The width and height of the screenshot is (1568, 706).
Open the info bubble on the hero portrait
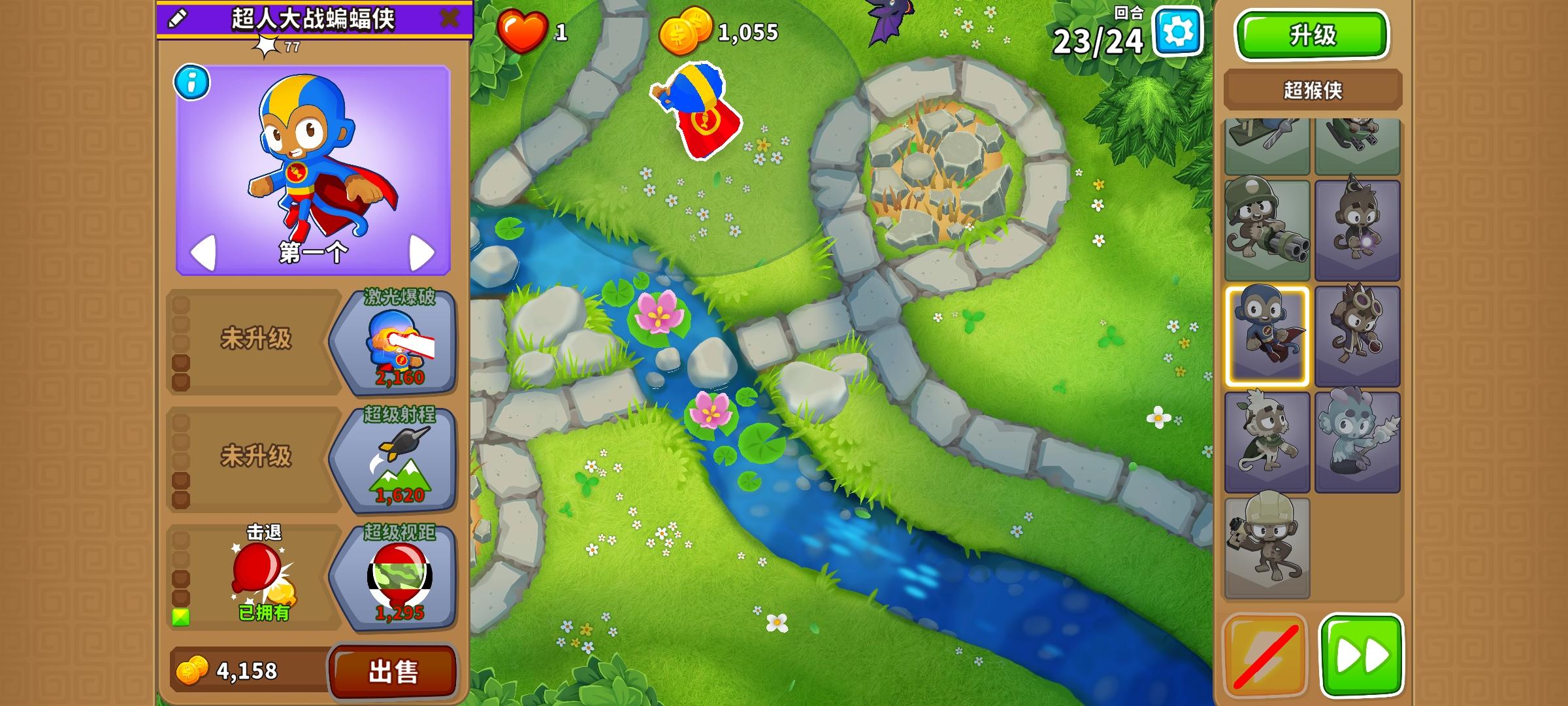(191, 84)
